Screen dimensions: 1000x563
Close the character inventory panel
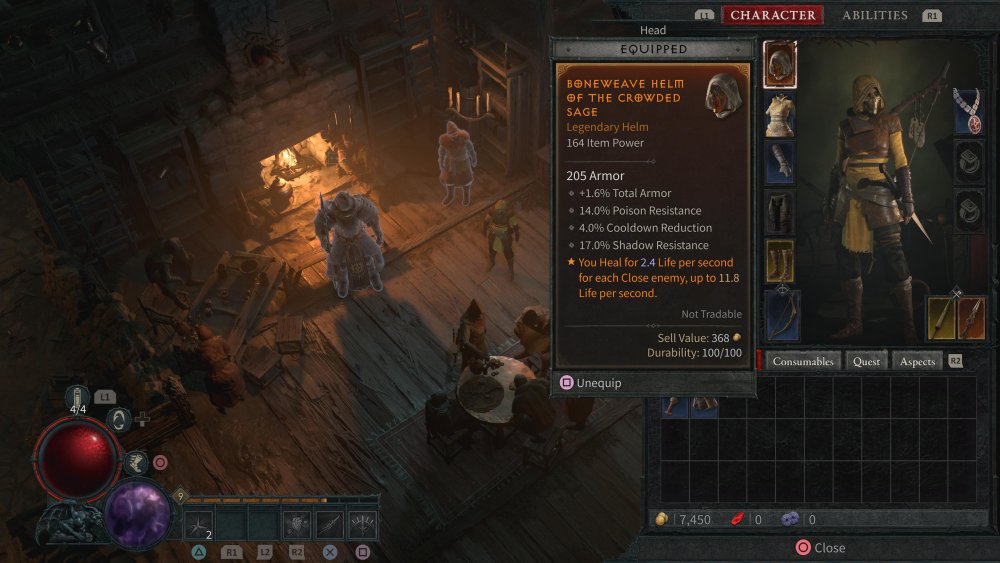point(820,548)
